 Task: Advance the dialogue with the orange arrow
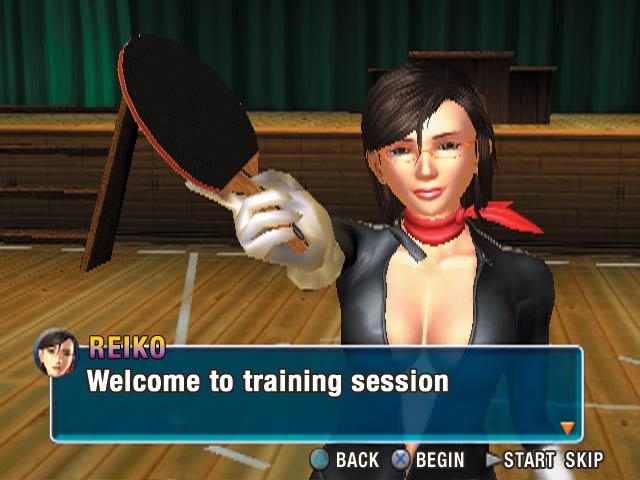point(567,428)
